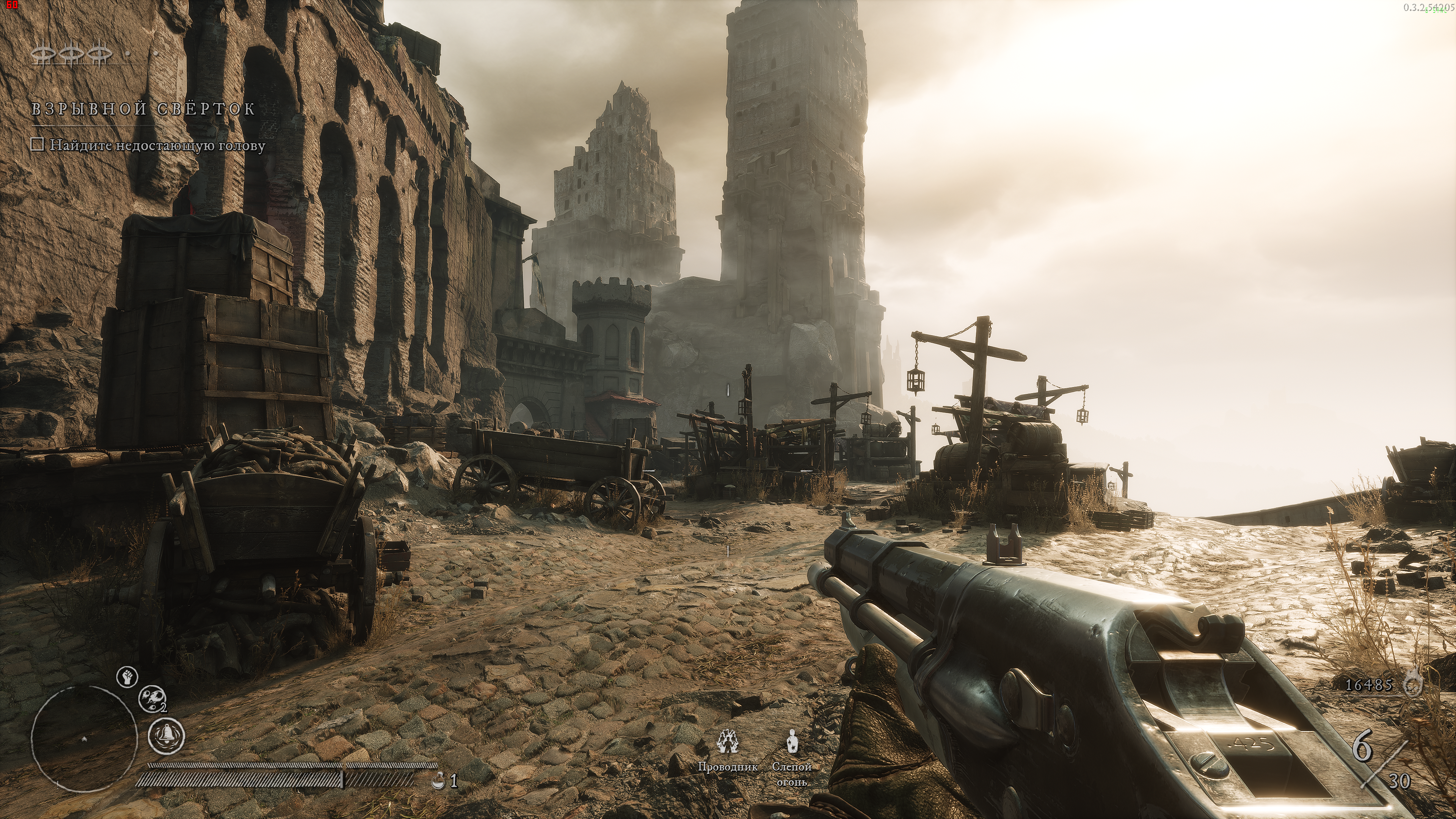Click the fist melee ability icon
1456x819 pixels.
(127, 676)
